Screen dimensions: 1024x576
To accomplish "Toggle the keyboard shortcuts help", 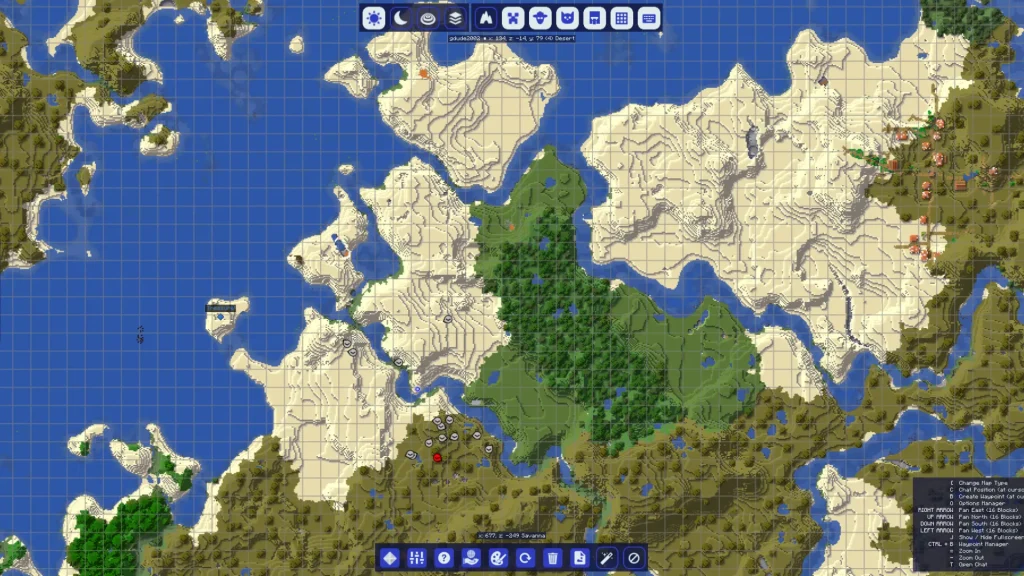I will (x=648, y=17).
